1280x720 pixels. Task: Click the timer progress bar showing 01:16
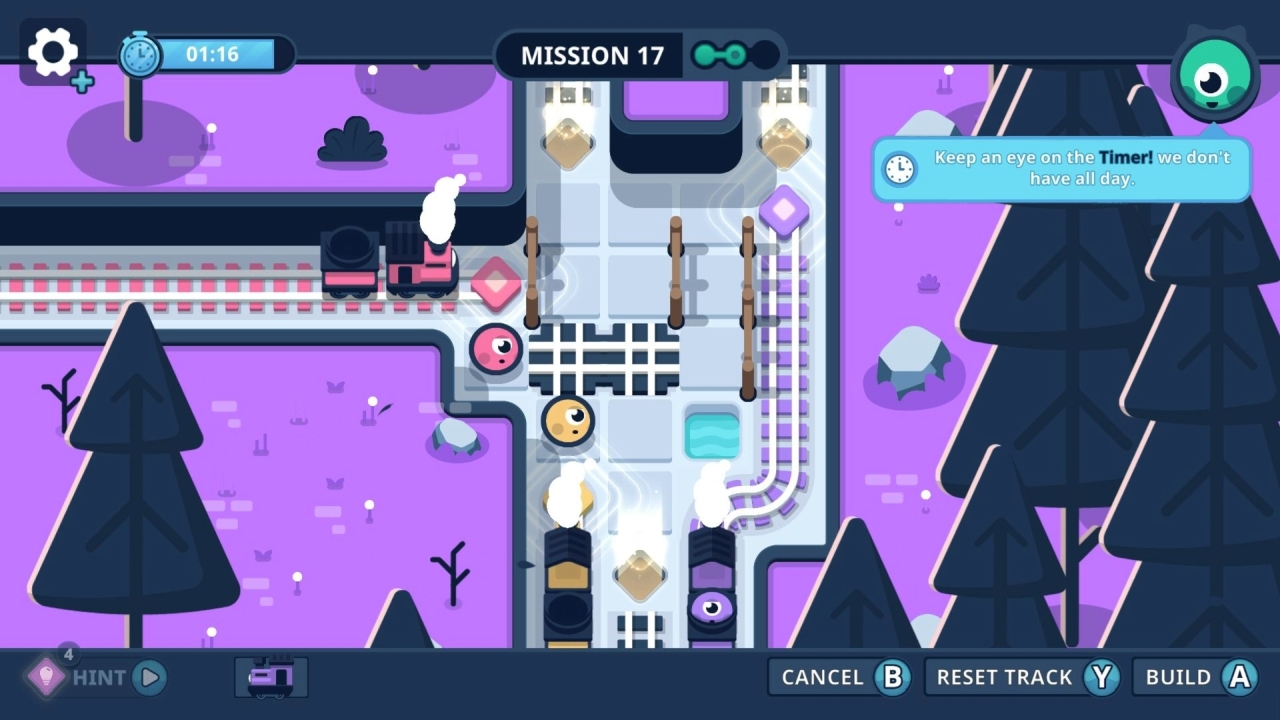tap(215, 54)
